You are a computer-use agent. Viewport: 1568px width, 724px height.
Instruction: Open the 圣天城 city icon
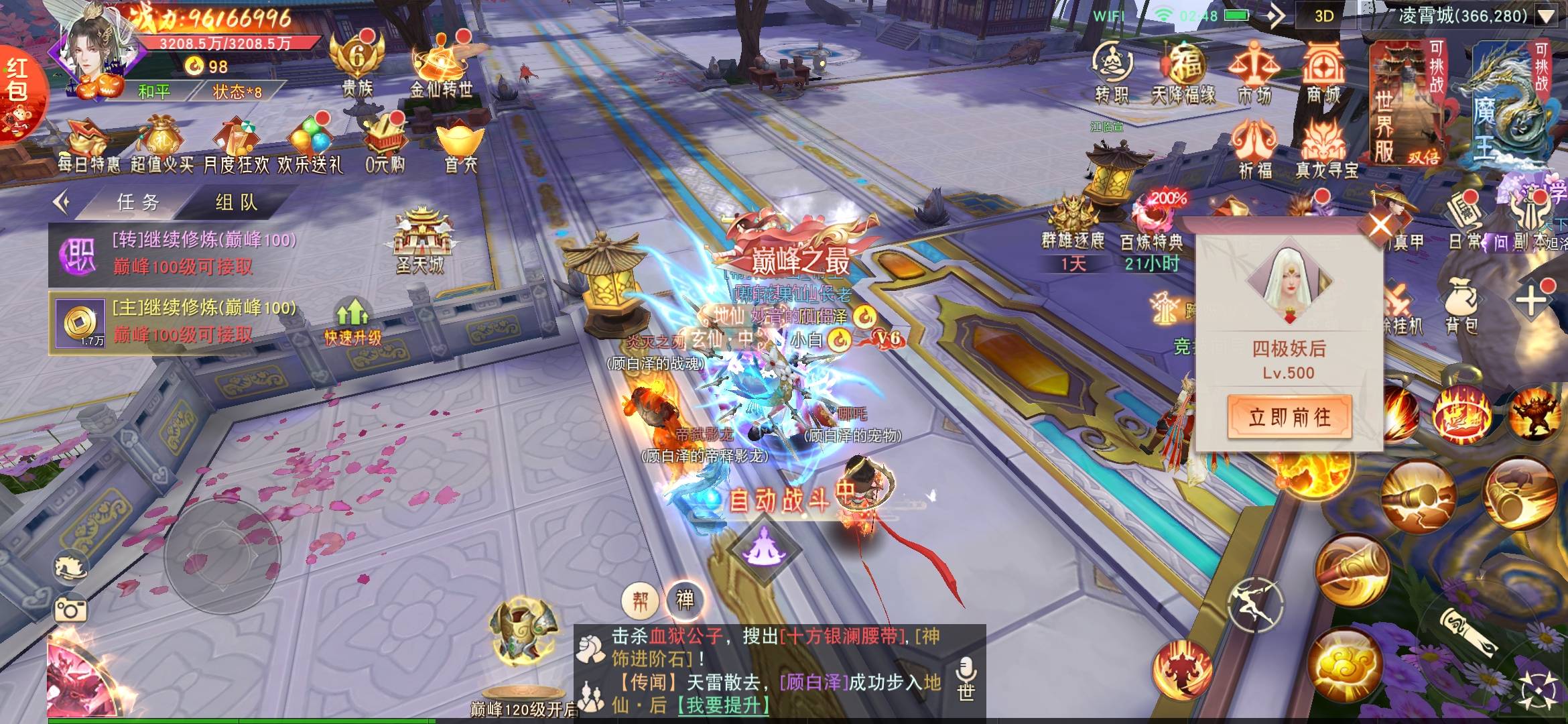tap(420, 241)
